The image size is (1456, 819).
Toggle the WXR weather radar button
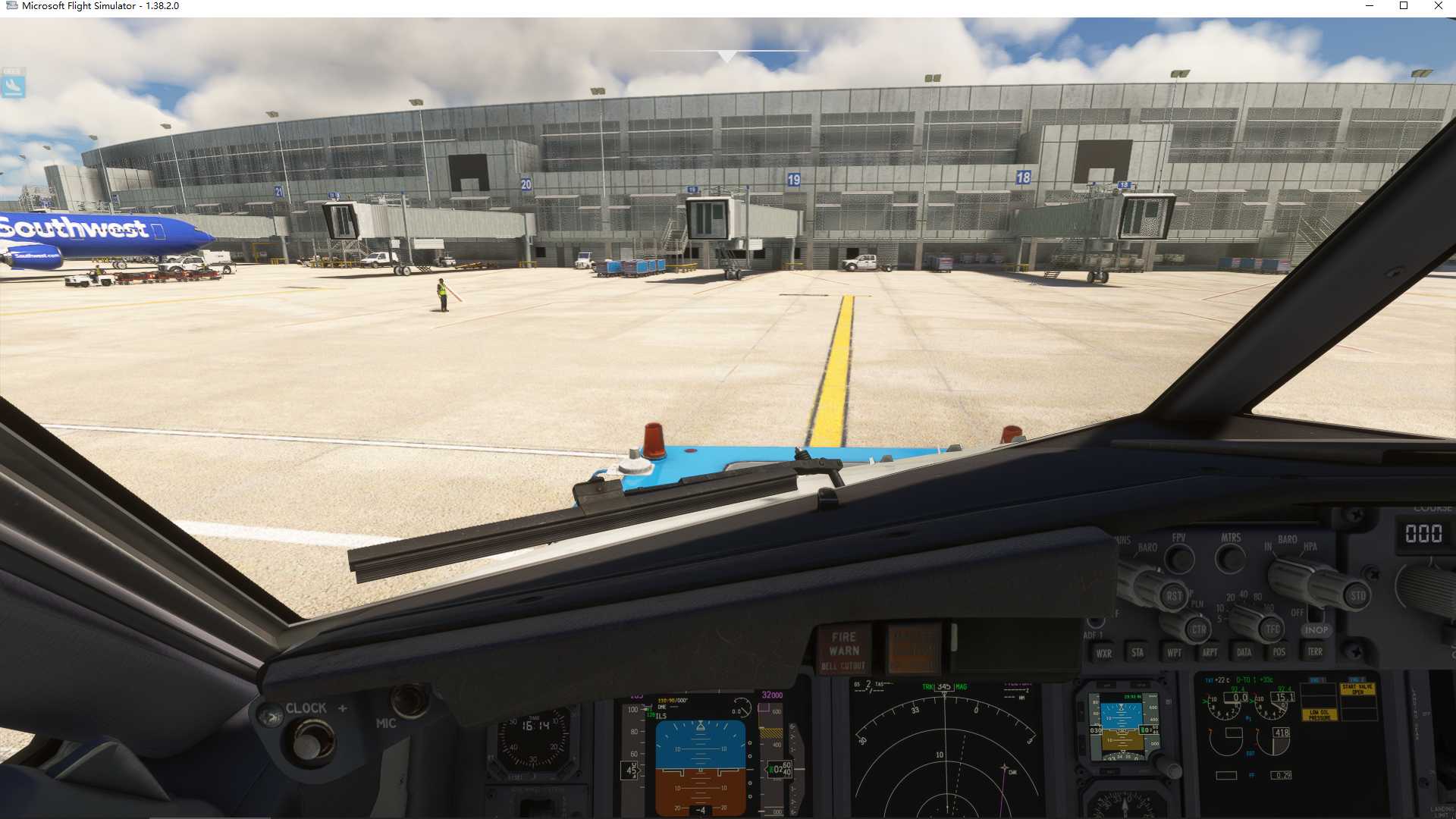(x=1103, y=653)
